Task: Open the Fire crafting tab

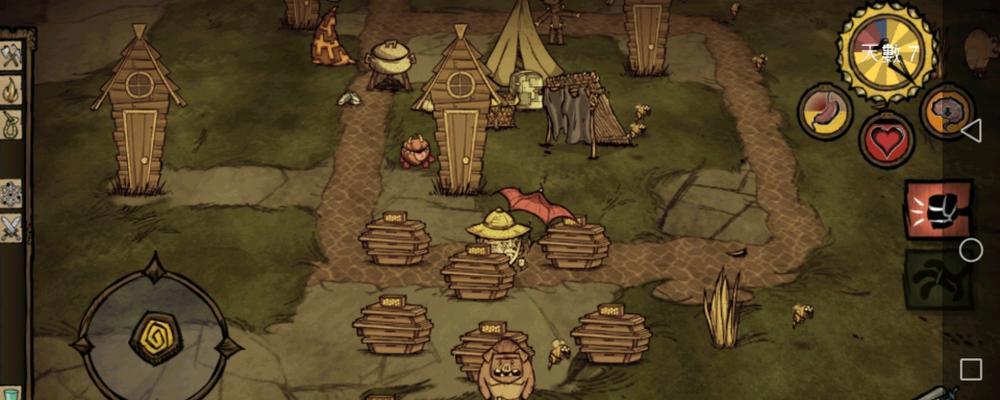Action: coord(11,91)
